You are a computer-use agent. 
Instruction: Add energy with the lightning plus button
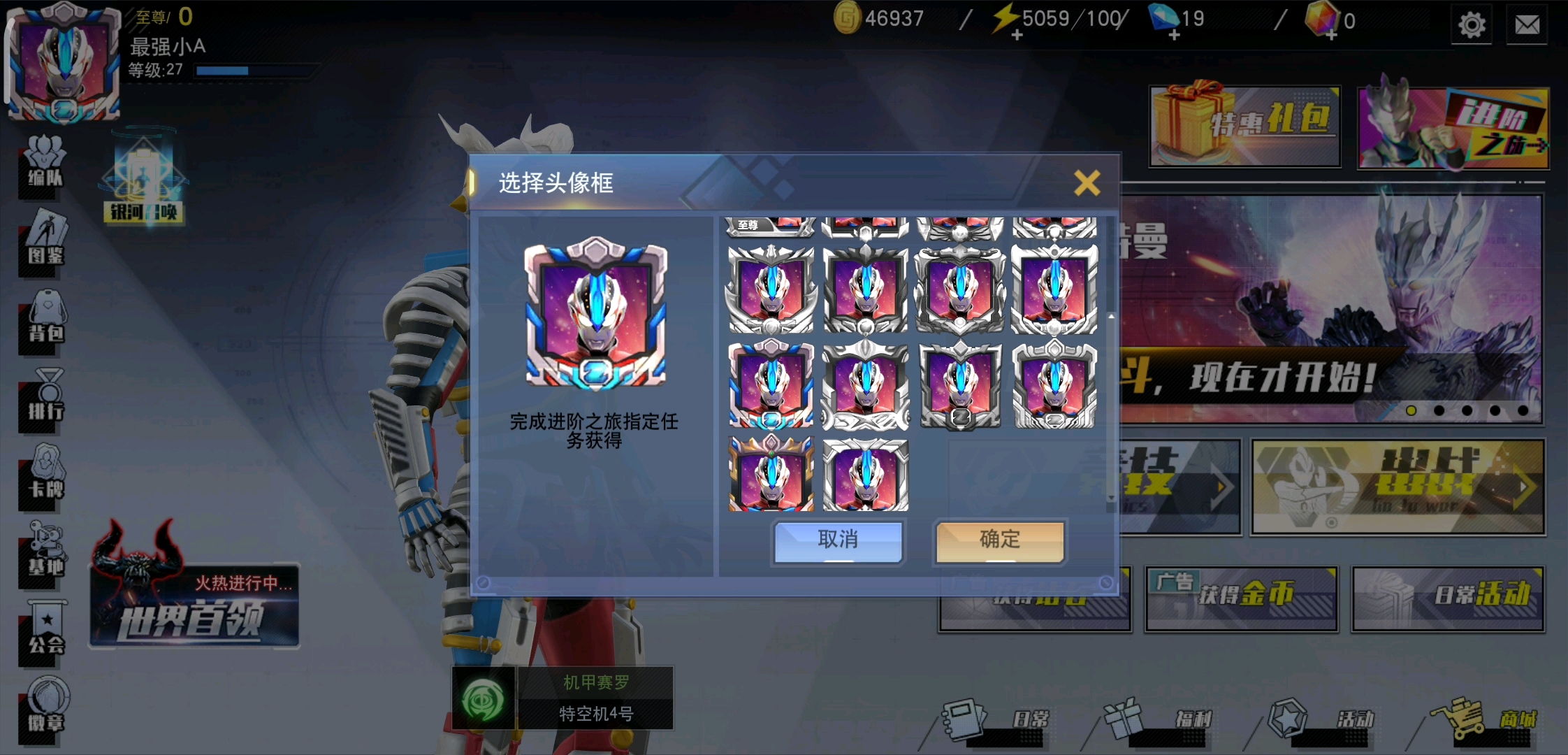1017,35
